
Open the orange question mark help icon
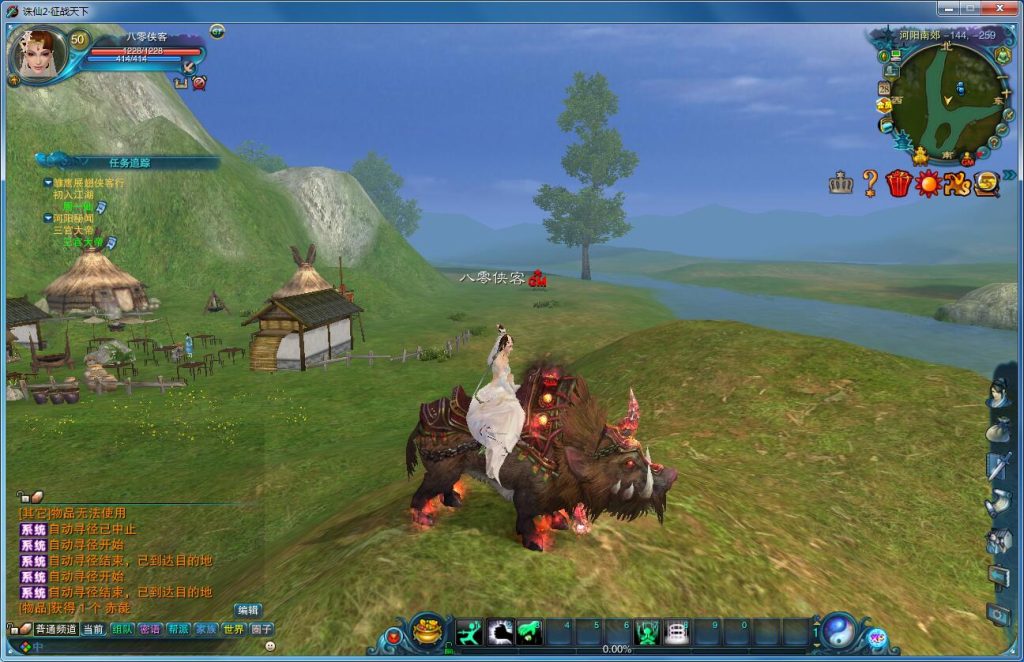[x=870, y=183]
